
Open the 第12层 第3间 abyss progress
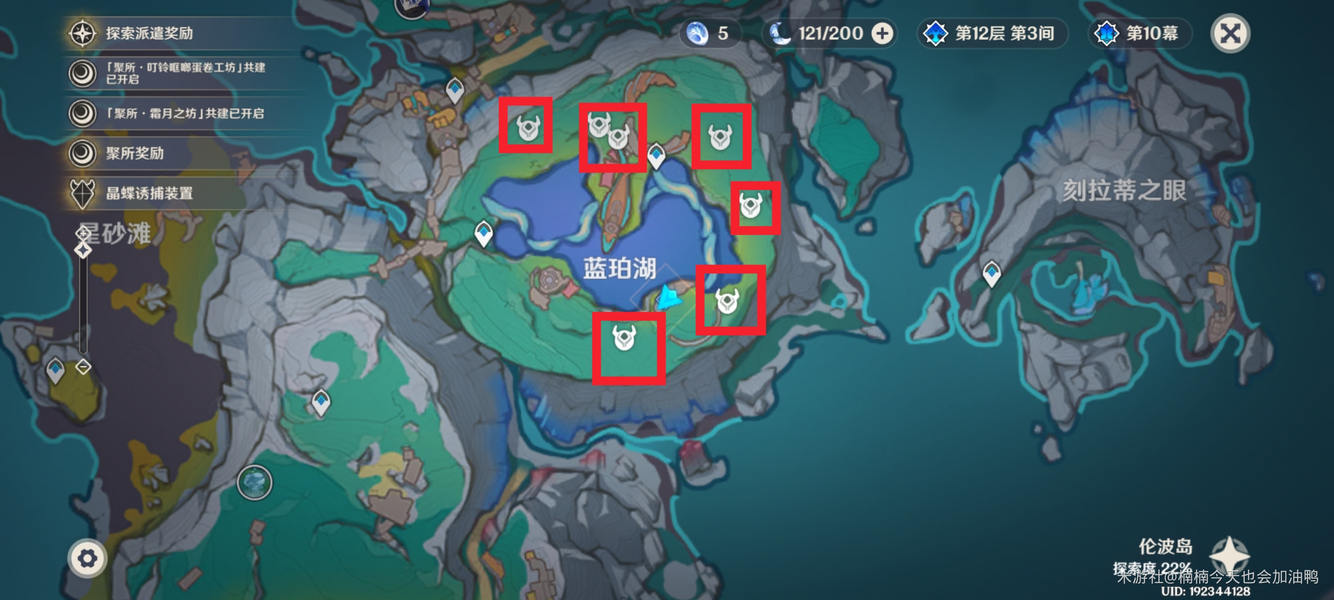coord(990,34)
